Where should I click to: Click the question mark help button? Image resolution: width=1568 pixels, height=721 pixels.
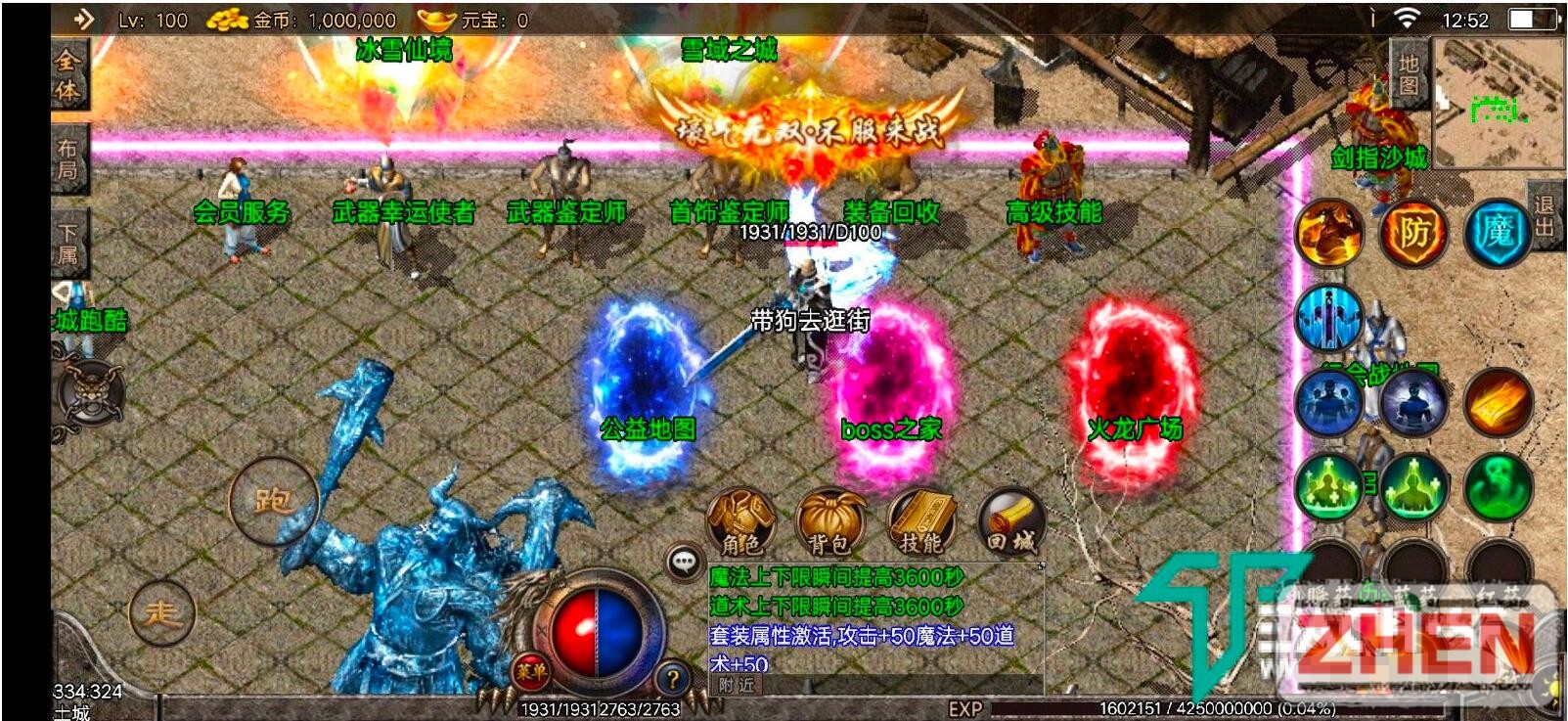[672, 679]
